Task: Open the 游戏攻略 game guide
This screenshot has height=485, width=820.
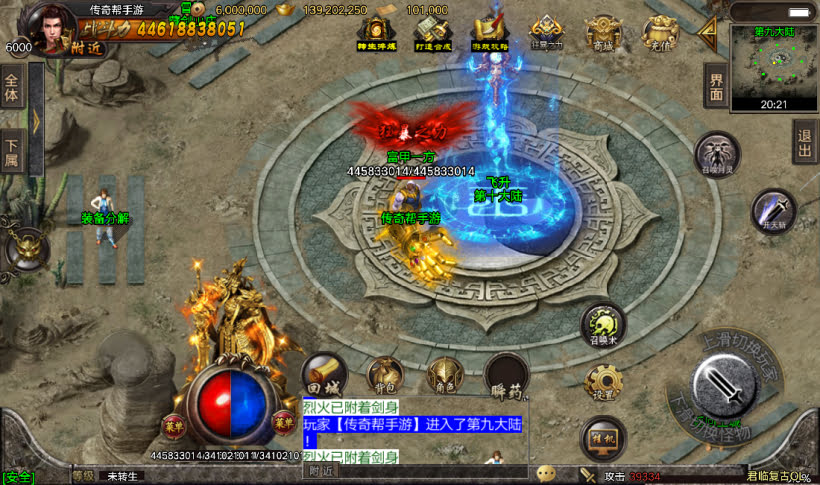Action: point(490,33)
